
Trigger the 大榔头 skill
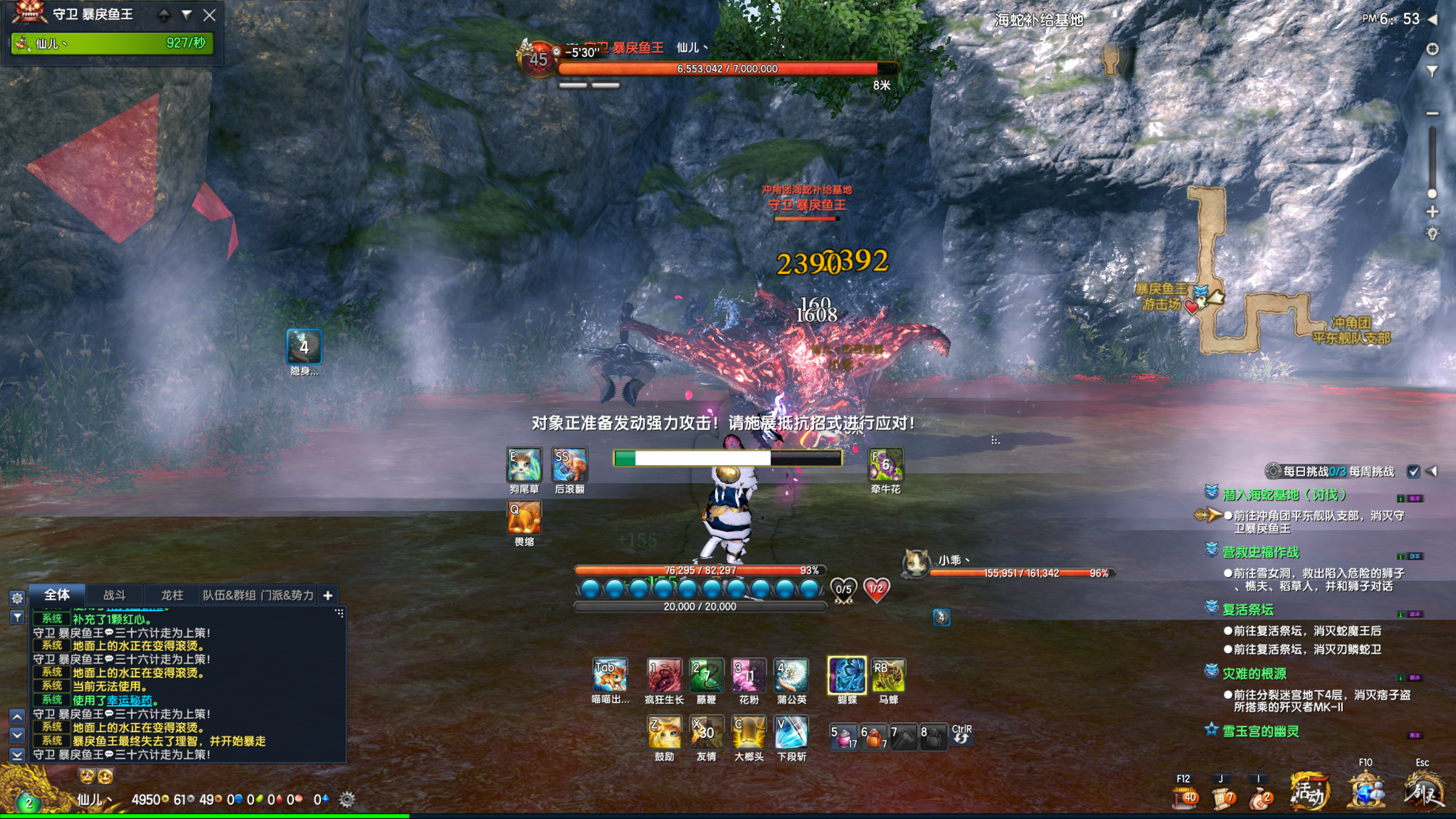pyautogui.click(x=748, y=732)
